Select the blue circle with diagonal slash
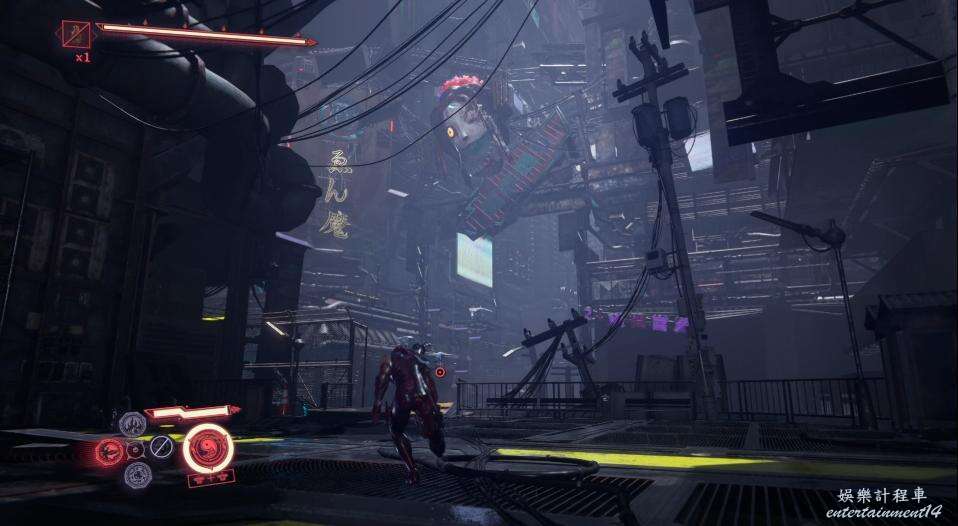This screenshot has width=958, height=526. (162, 446)
